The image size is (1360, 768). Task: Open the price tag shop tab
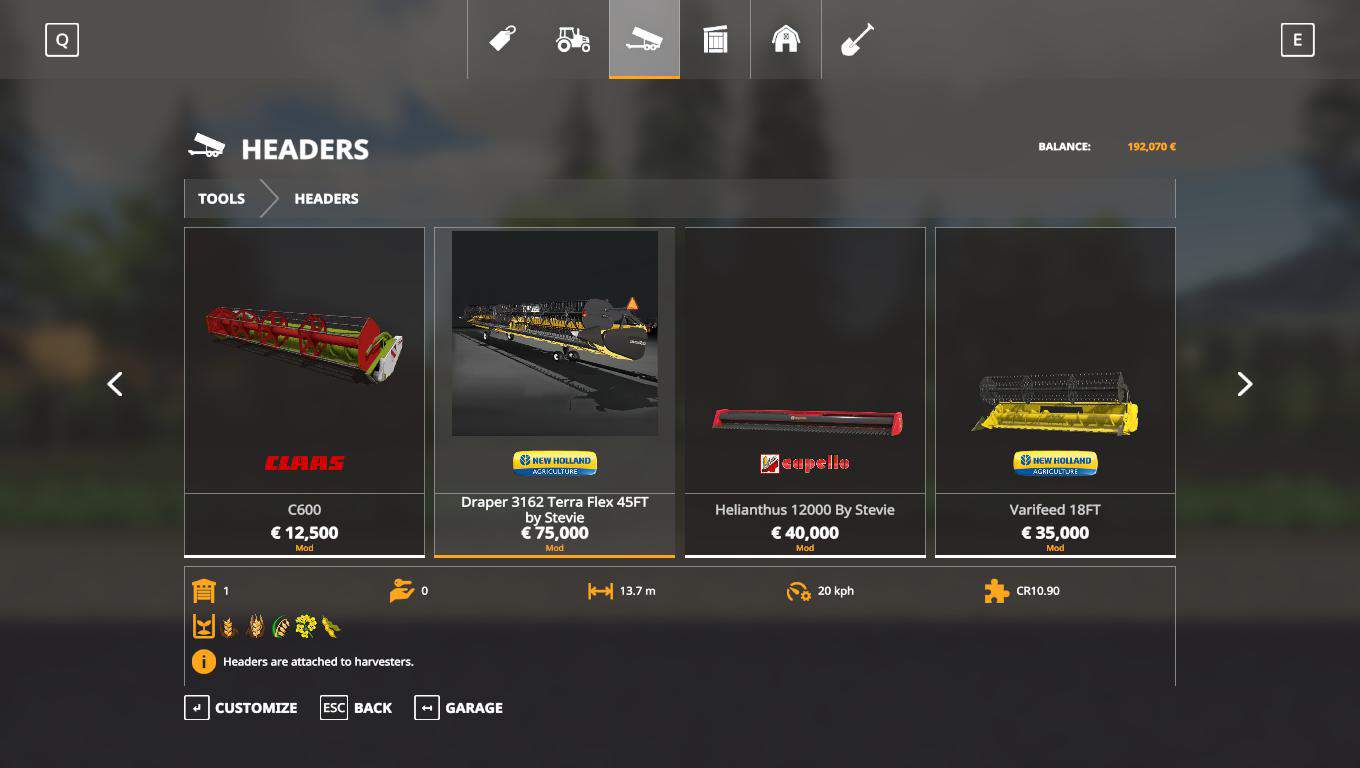[502, 40]
